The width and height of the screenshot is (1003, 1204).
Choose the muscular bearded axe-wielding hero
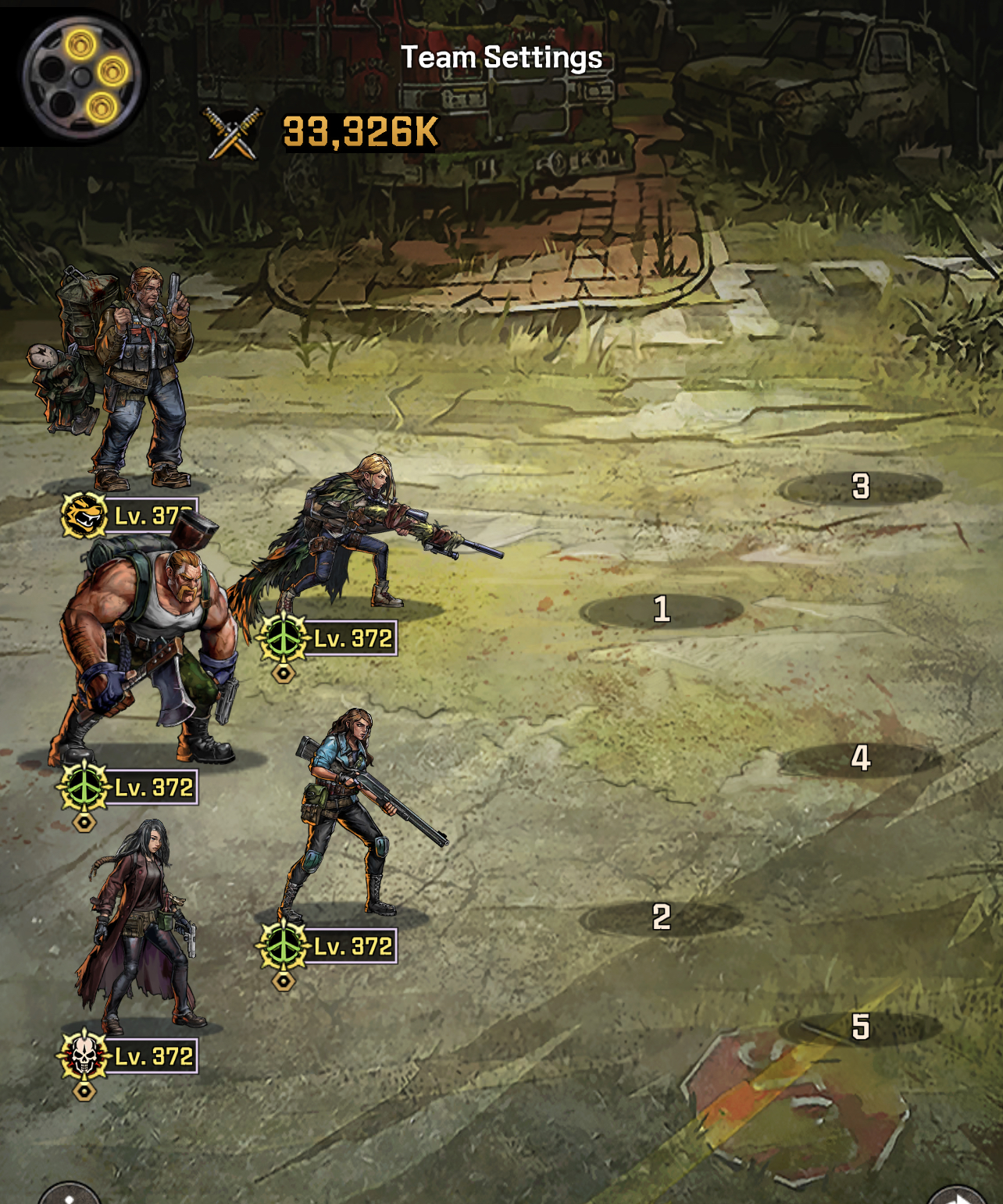click(x=145, y=656)
